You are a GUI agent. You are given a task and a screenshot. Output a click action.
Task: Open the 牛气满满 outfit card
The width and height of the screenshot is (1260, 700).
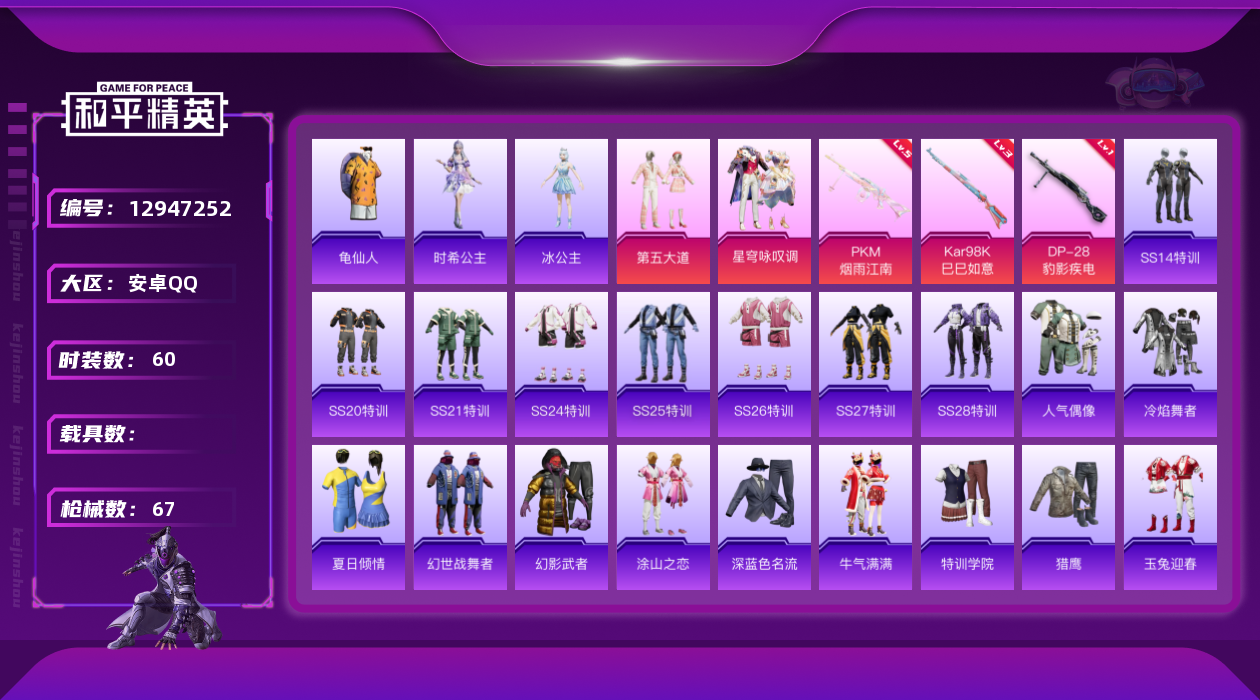click(865, 517)
